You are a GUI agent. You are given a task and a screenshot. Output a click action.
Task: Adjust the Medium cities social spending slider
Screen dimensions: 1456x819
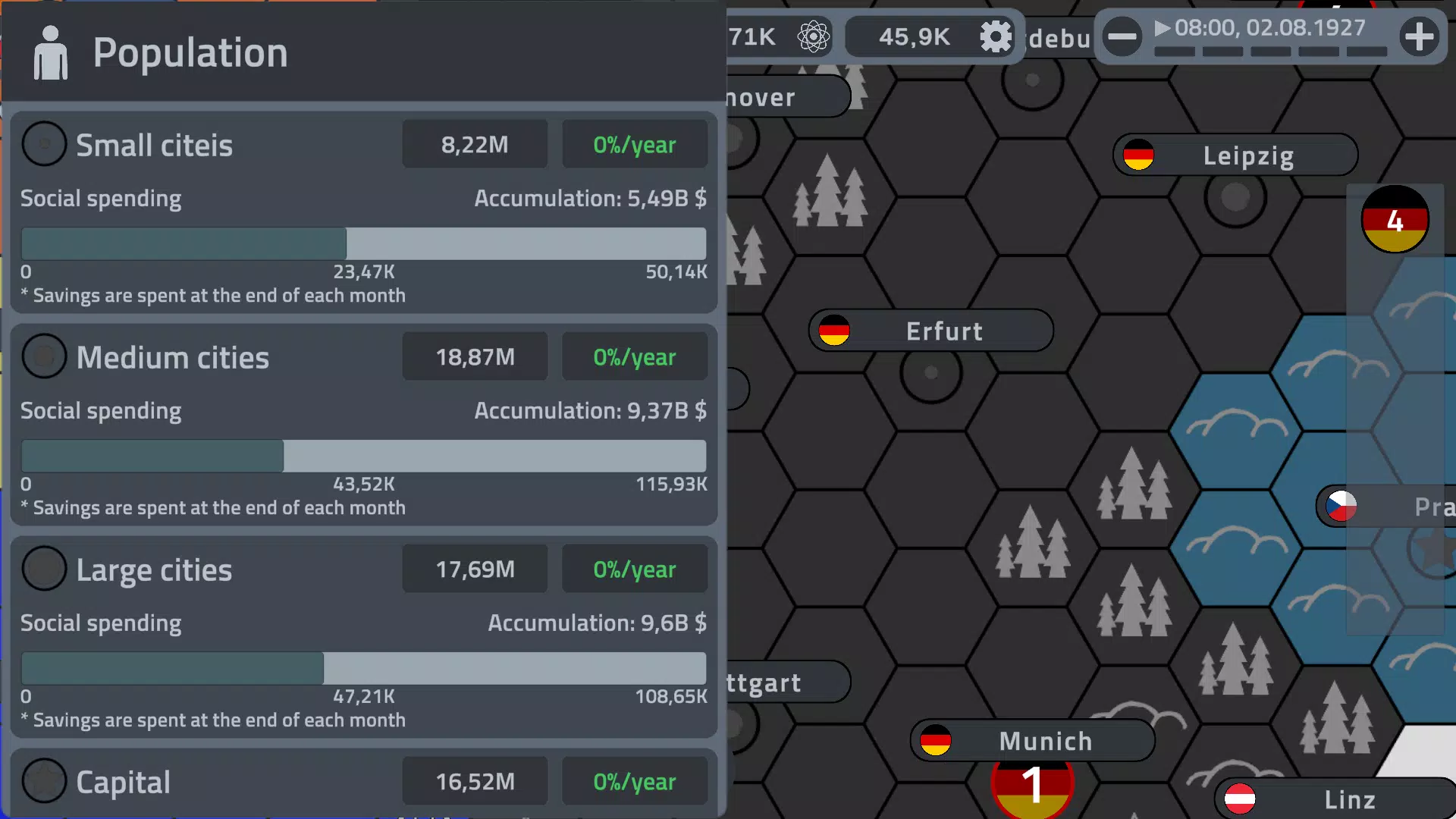click(284, 455)
